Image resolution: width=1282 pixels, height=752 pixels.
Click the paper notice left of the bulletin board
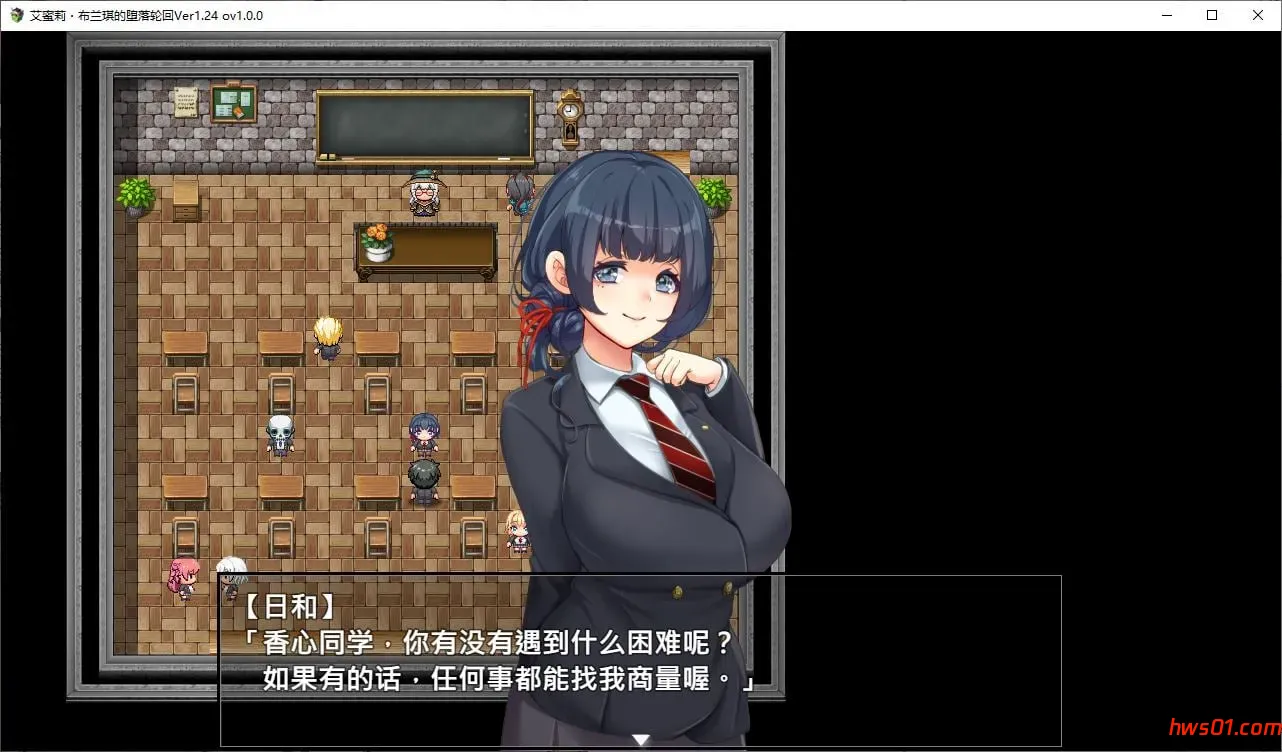tap(185, 100)
